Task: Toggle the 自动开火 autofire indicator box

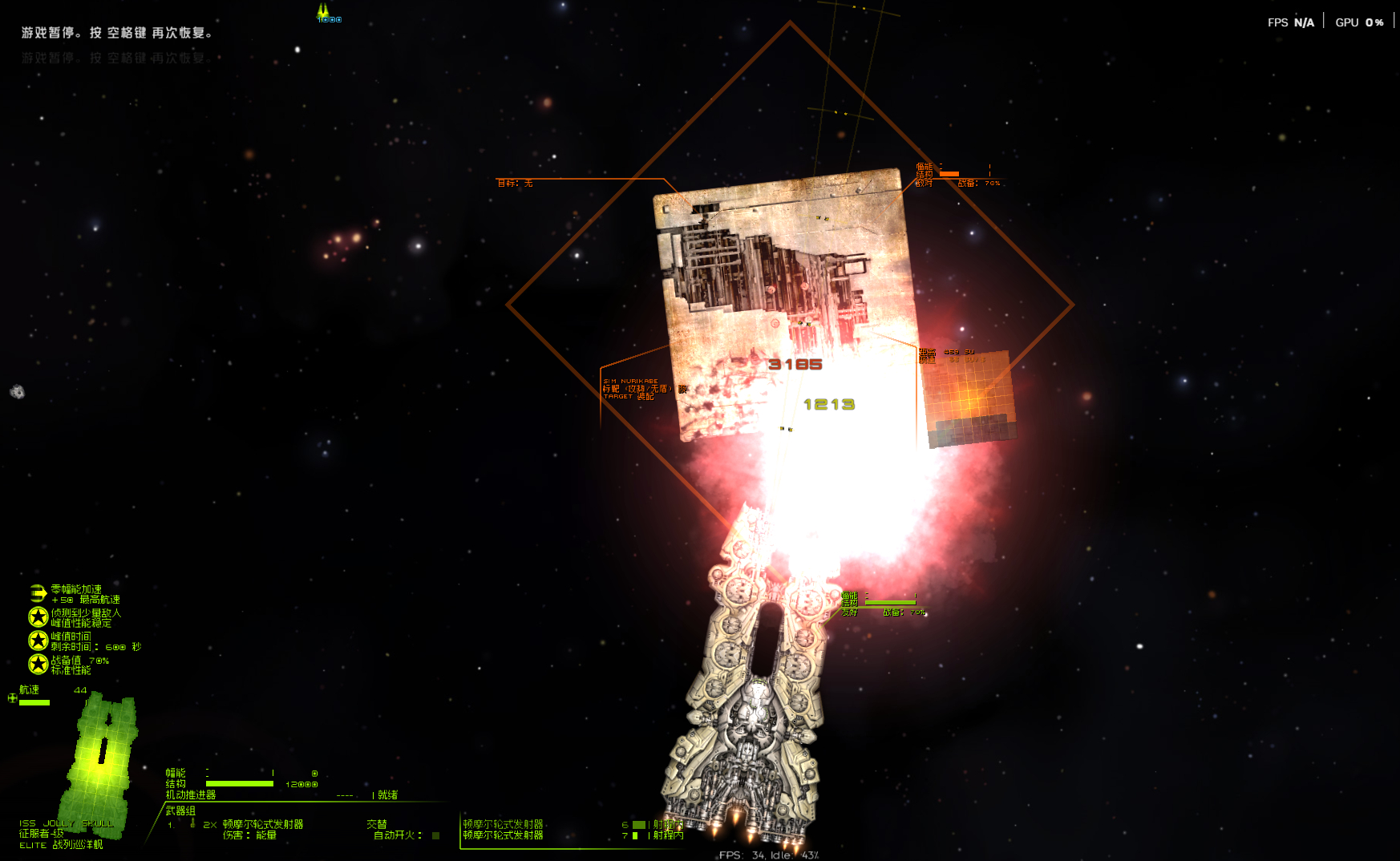Action: point(435,835)
